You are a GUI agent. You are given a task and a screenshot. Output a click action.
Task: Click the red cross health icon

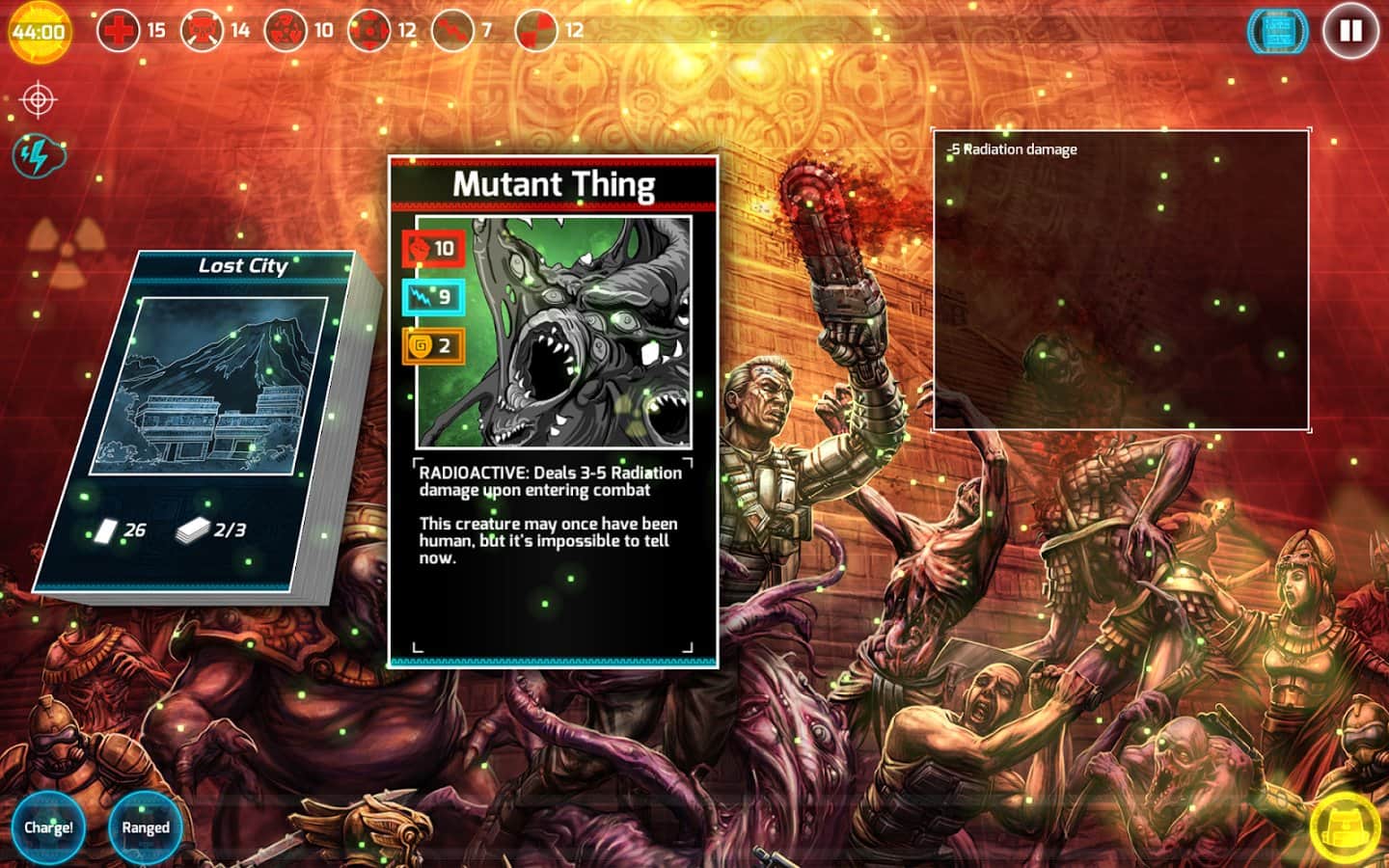[x=119, y=30]
